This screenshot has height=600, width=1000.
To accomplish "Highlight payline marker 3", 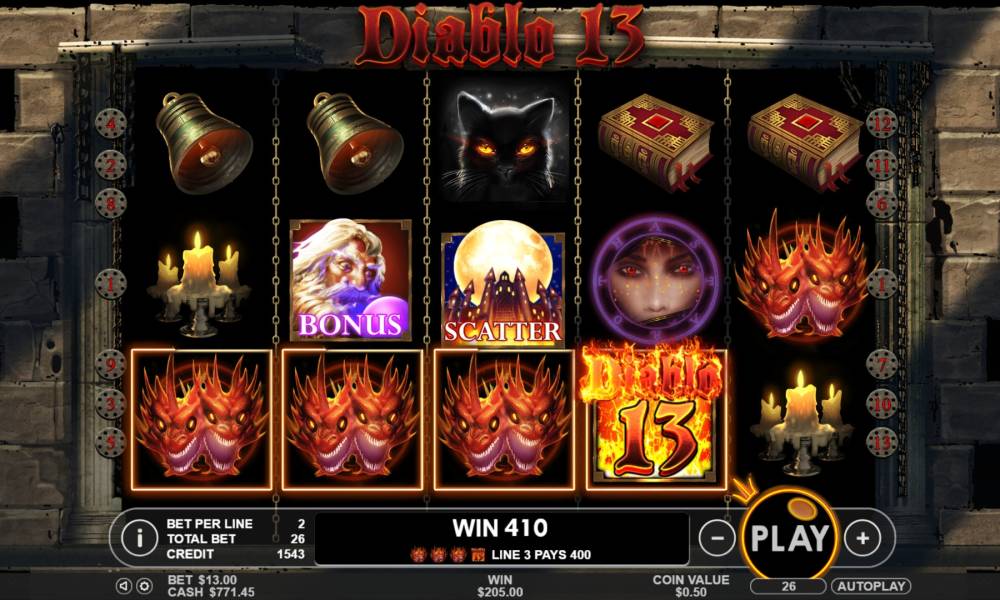I will pyautogui.click(x=110, y=403).
